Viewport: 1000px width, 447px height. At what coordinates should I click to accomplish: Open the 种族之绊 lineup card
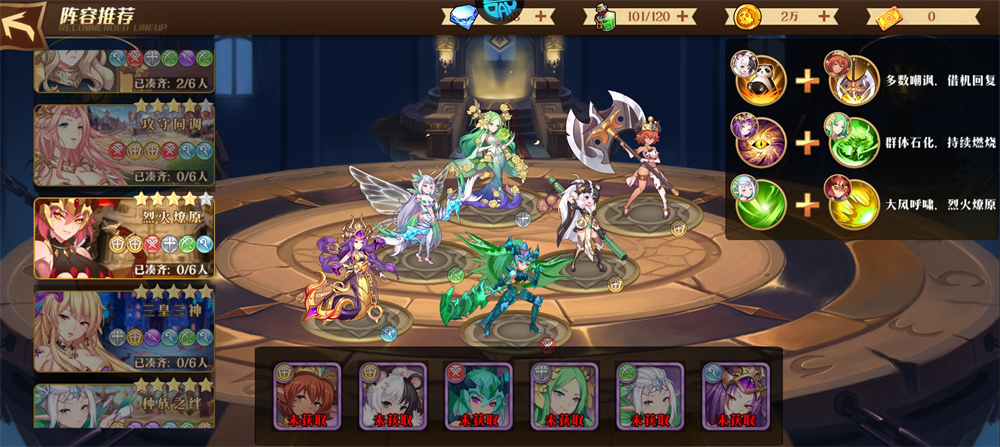click(x=124, y=413)
